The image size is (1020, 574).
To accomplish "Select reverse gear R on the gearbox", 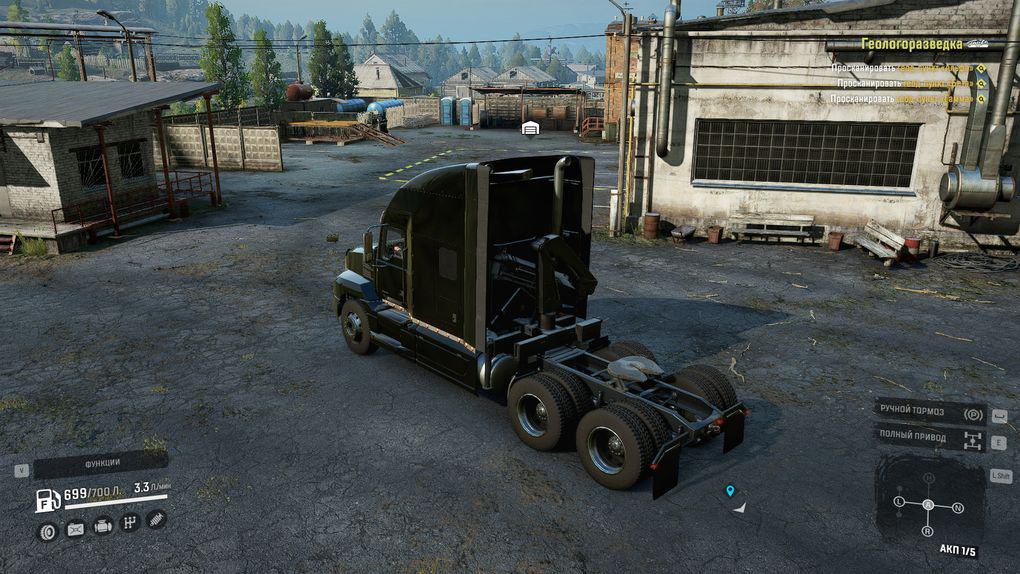I will point(928,530).
